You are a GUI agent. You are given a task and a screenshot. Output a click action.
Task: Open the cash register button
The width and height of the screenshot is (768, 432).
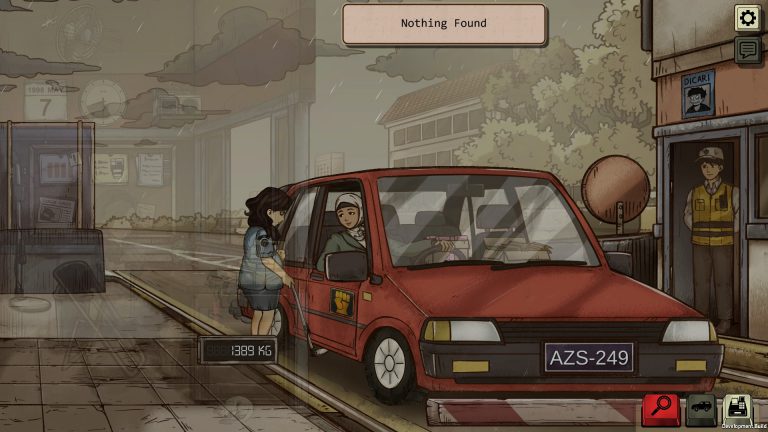click(x=738, y=407)
